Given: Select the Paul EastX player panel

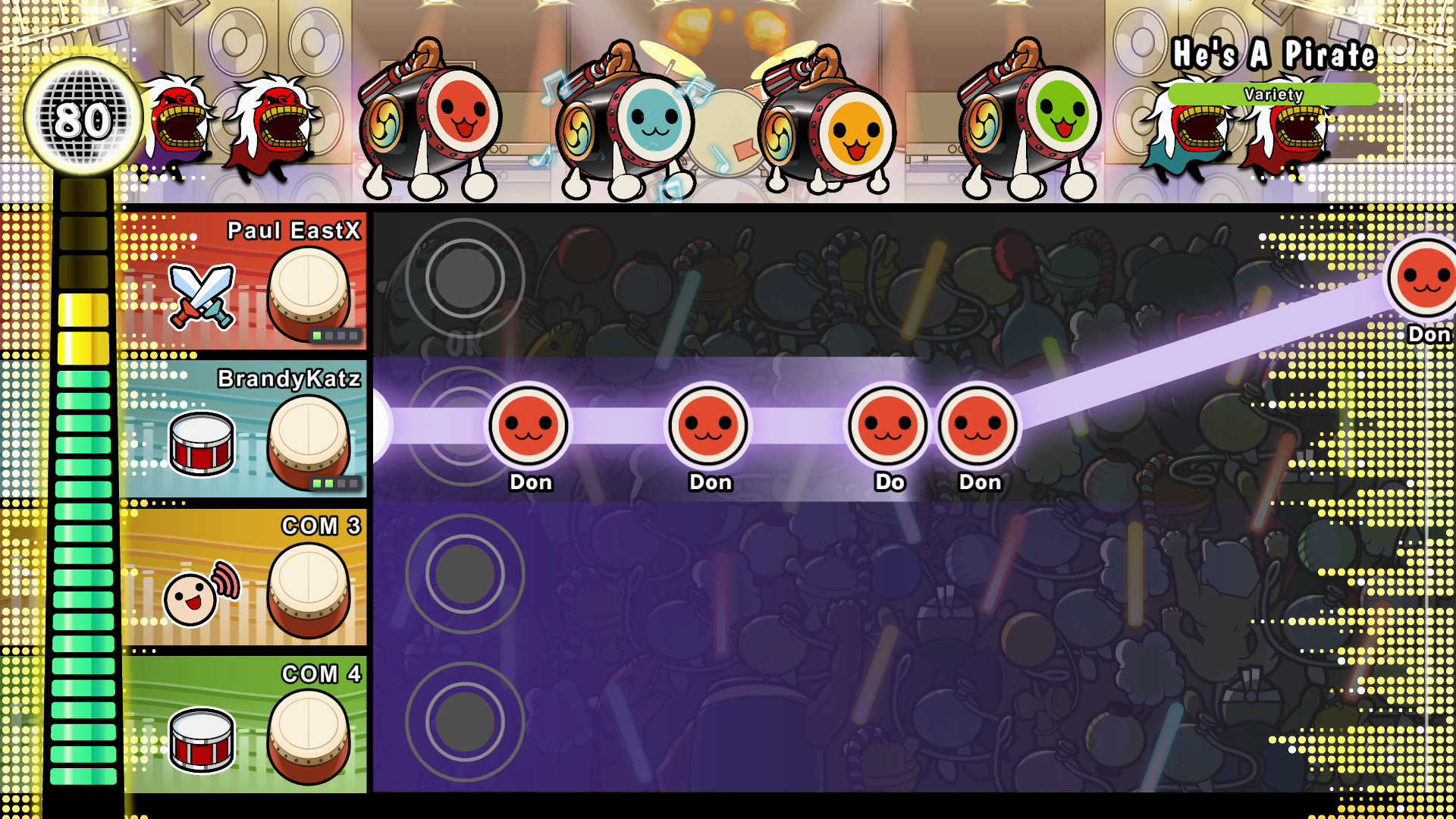Looking at the screenshot, I should coord(243,281).
